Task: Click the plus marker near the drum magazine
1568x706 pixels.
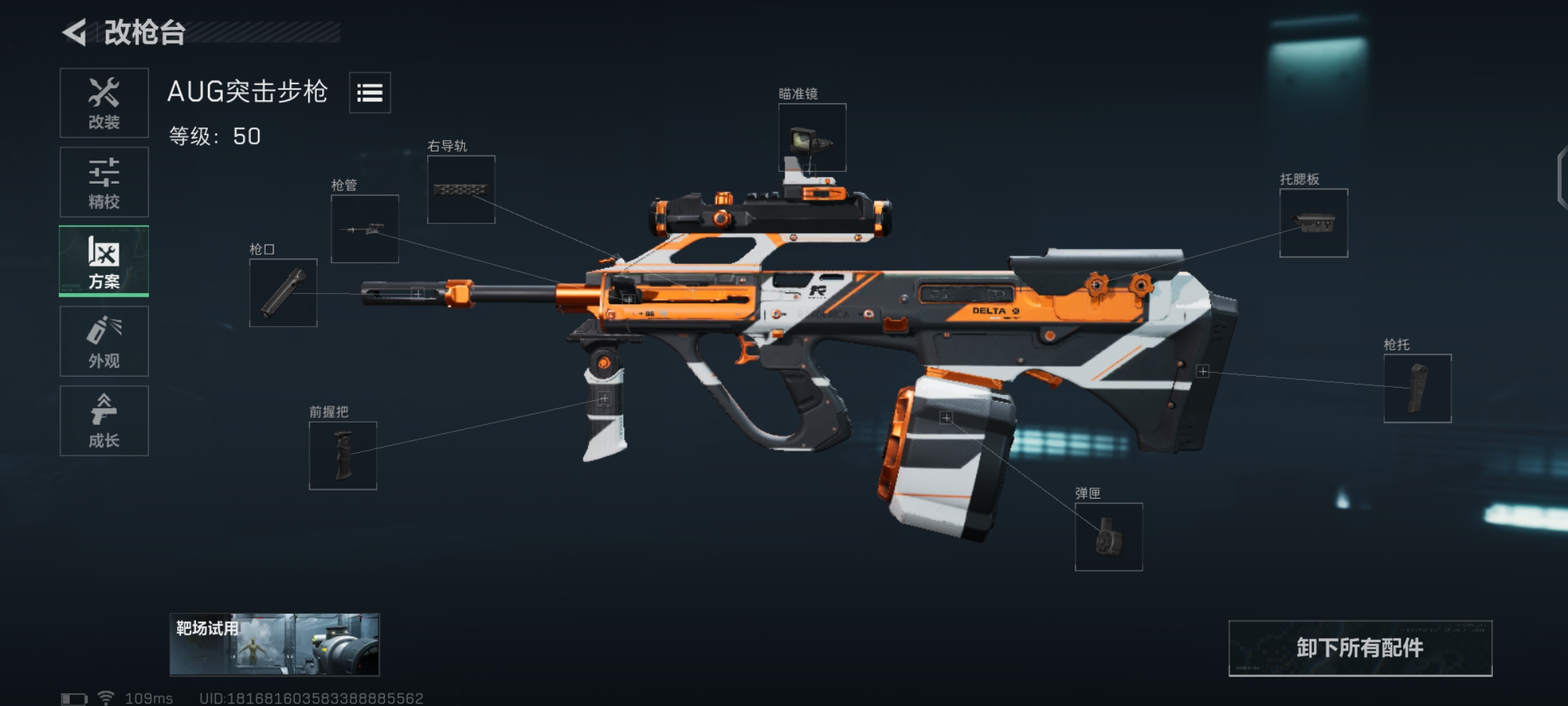Action: coord(947,416)
